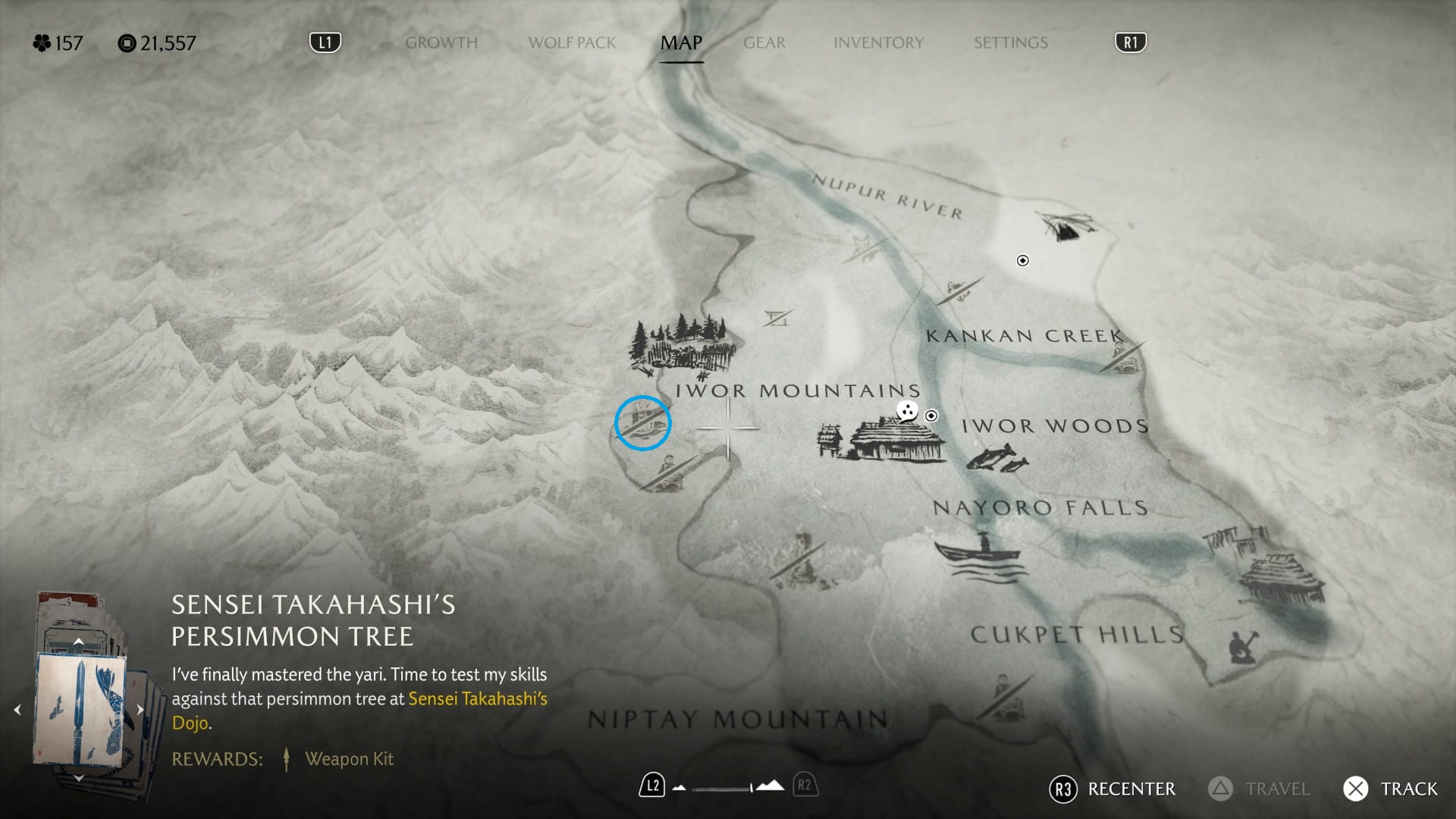Viewport: 1456px width, 819px height.
Task: Click the white speech bubble map marker
Action: click(x=907, y=411)
